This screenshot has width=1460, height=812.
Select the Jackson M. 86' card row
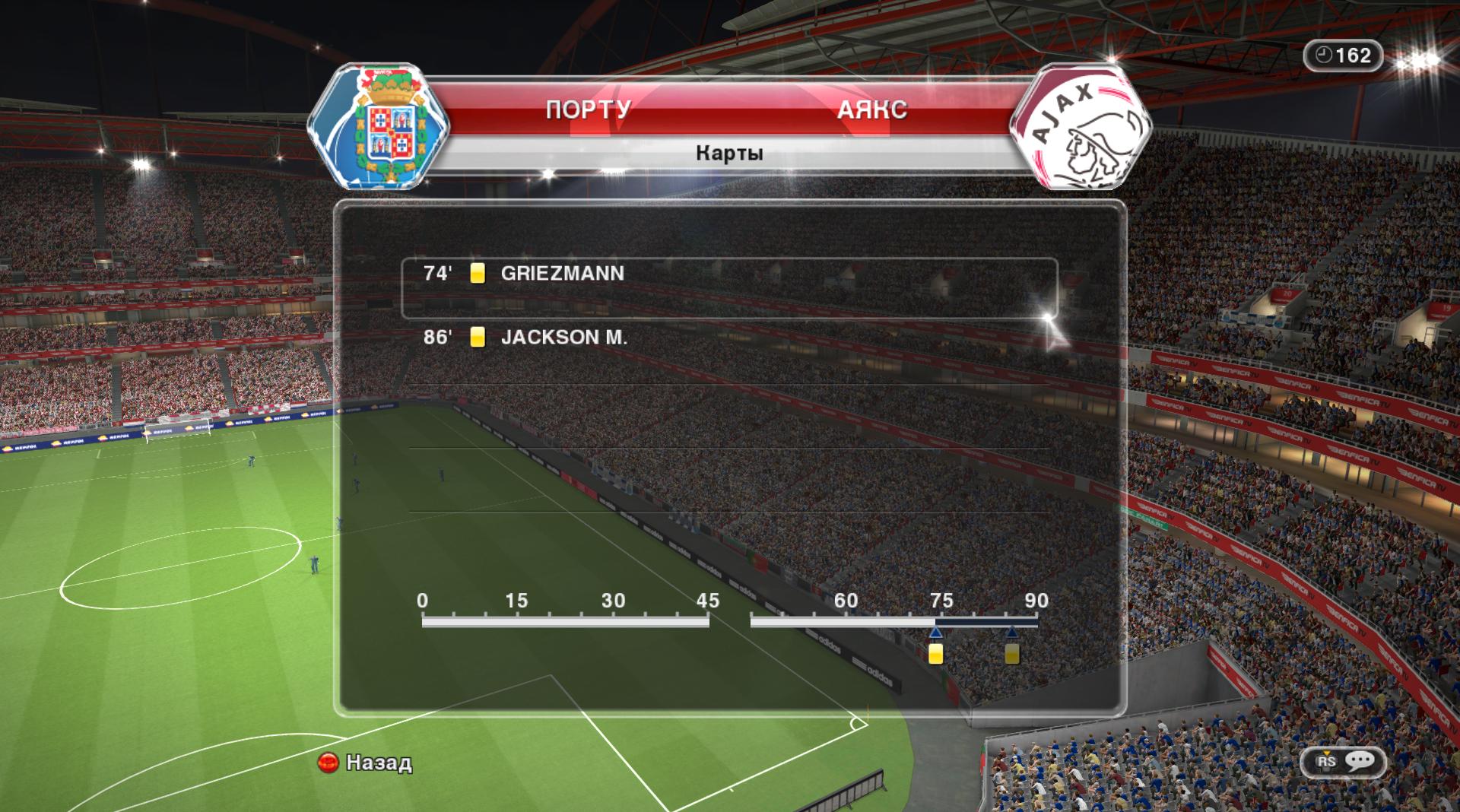pos(728,338)
